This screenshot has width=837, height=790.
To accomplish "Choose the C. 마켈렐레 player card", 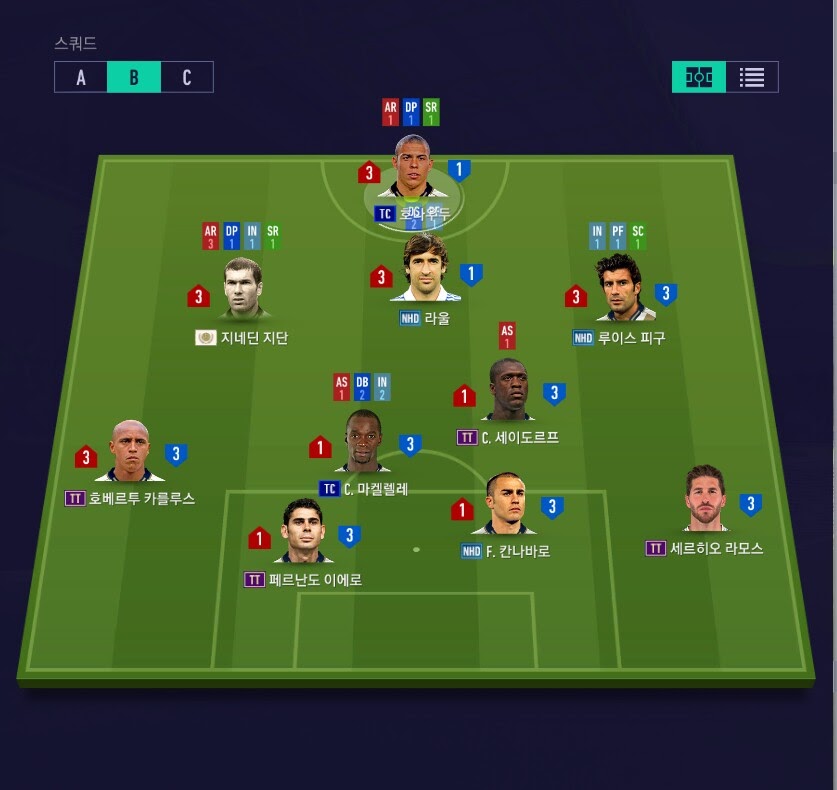I will (364, 442).
